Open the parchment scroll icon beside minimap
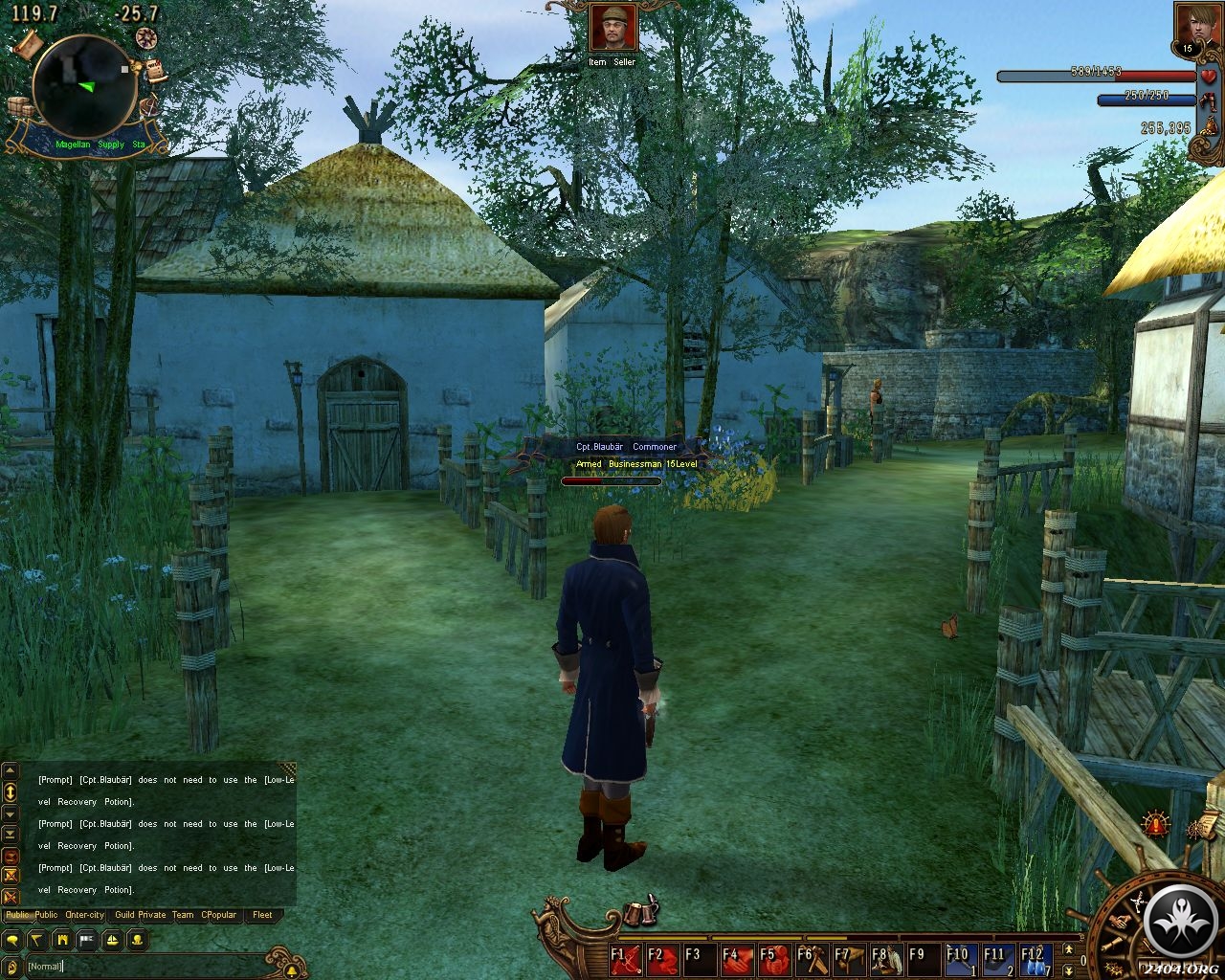Screen dimensions: 1225x980 30,43
